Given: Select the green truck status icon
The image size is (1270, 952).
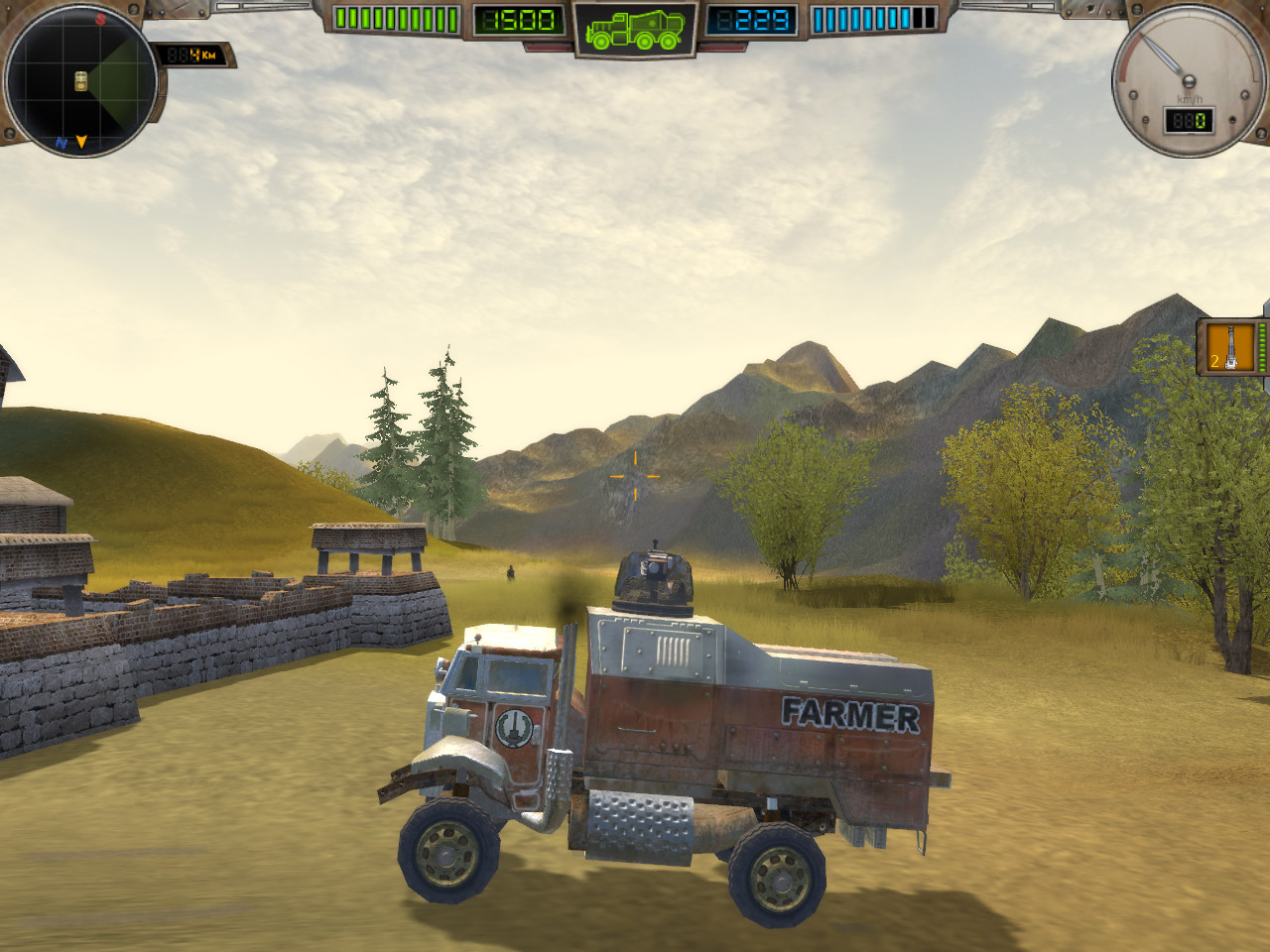Looking at the screenshot, I should pyautogui.click(x=635, y=29).
